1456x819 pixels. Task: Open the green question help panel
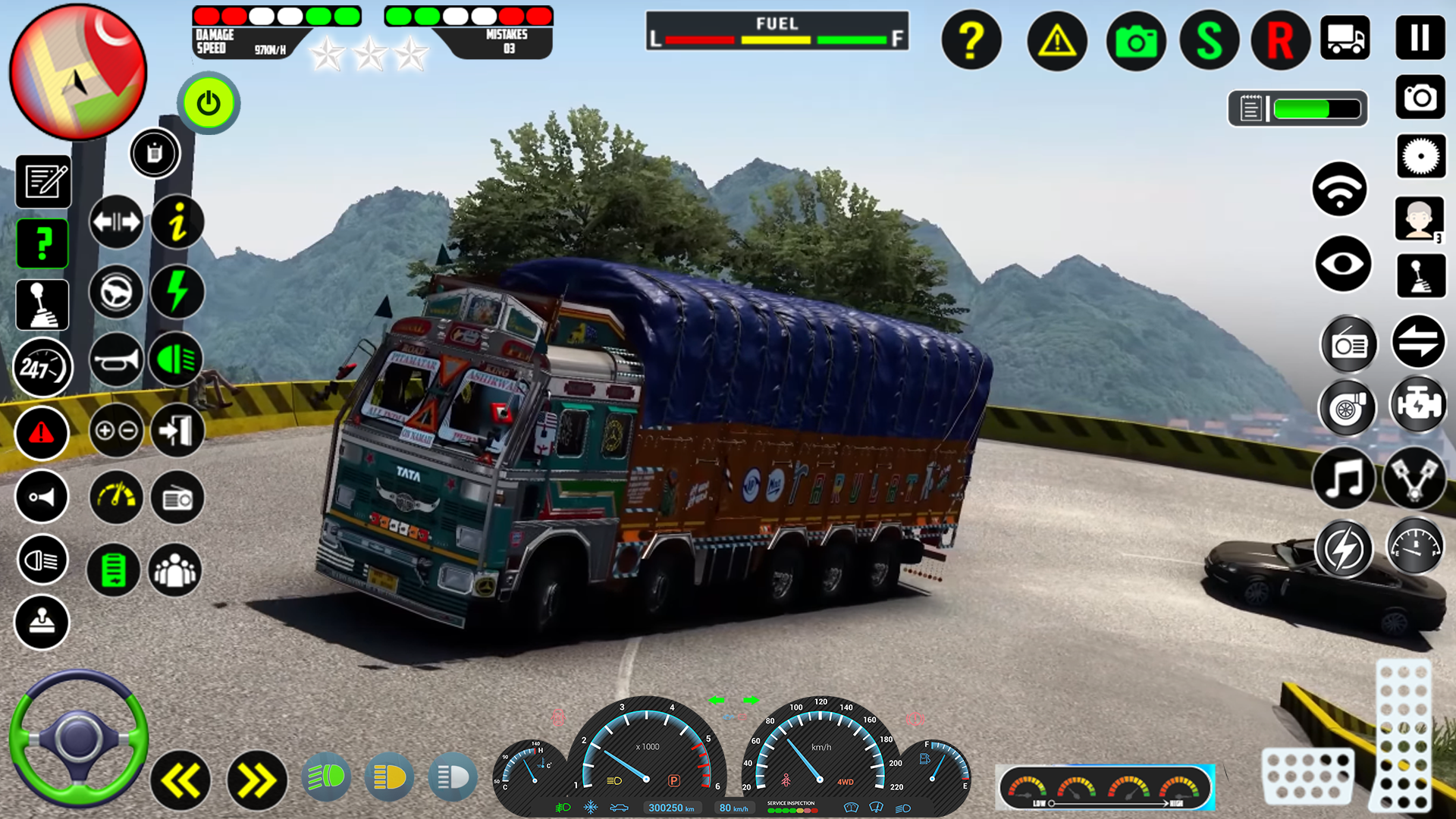pyautogui.click(x=42, y=243)
